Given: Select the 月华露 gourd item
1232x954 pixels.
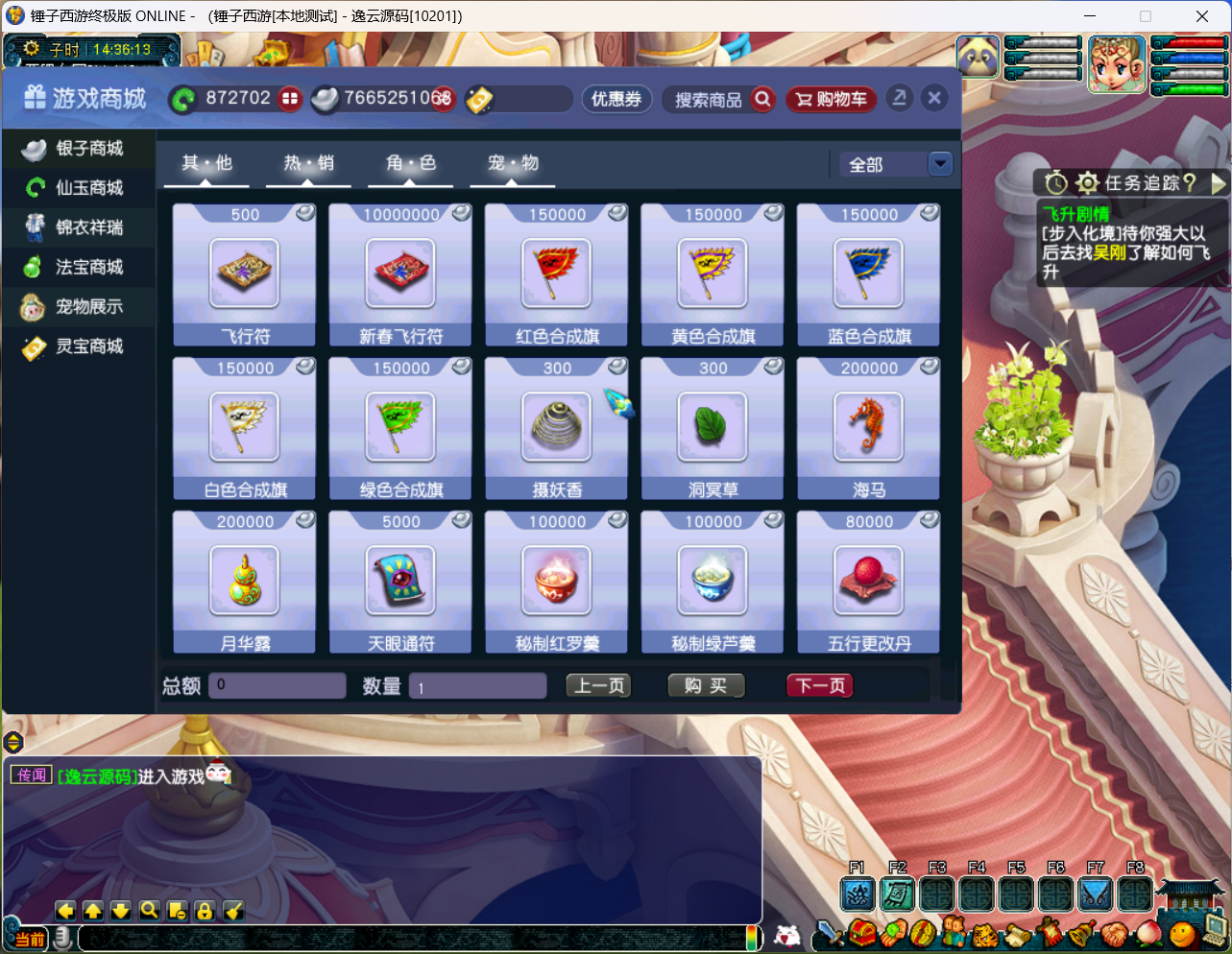Looking at the screenshot, I should pos(245,582).
